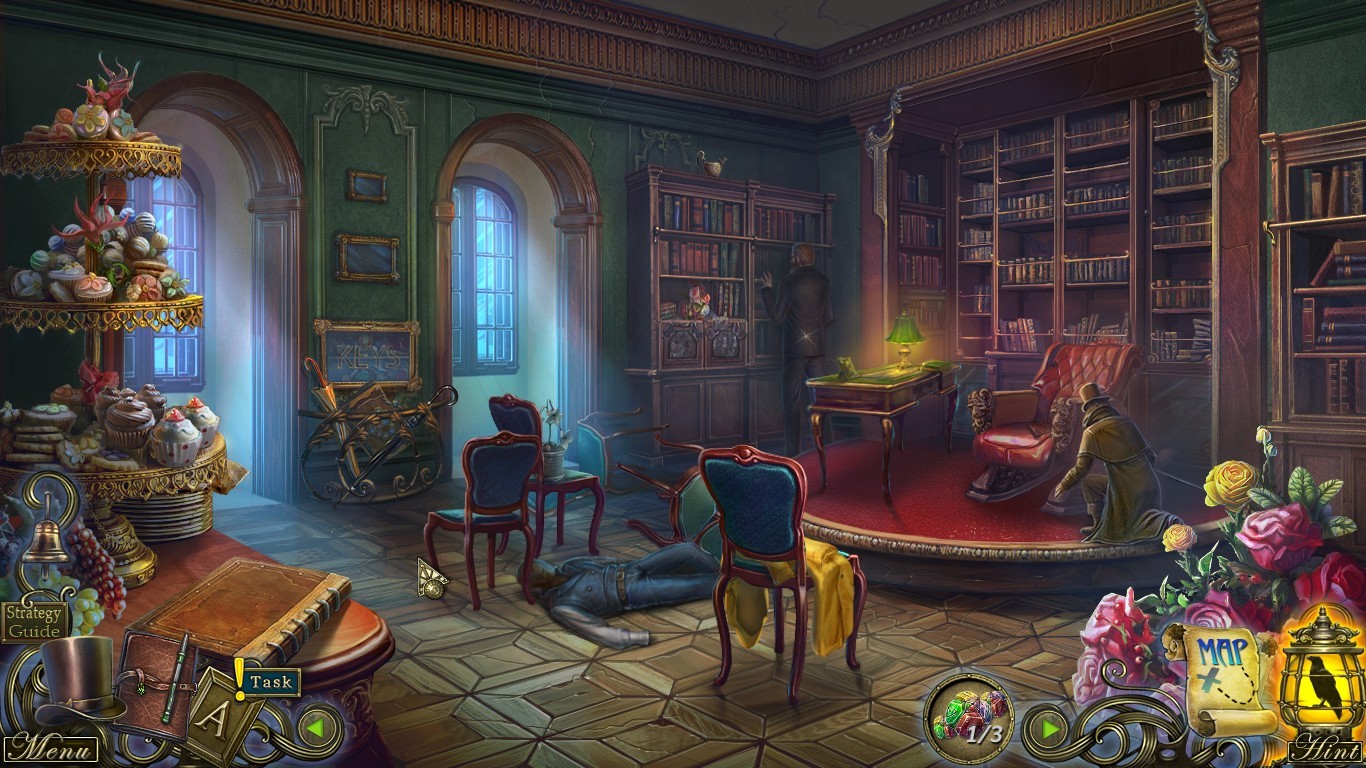This screenshot has width=1366, height=768.
Task: Open the Strategy Guide
Action: (x=33, y=620)
